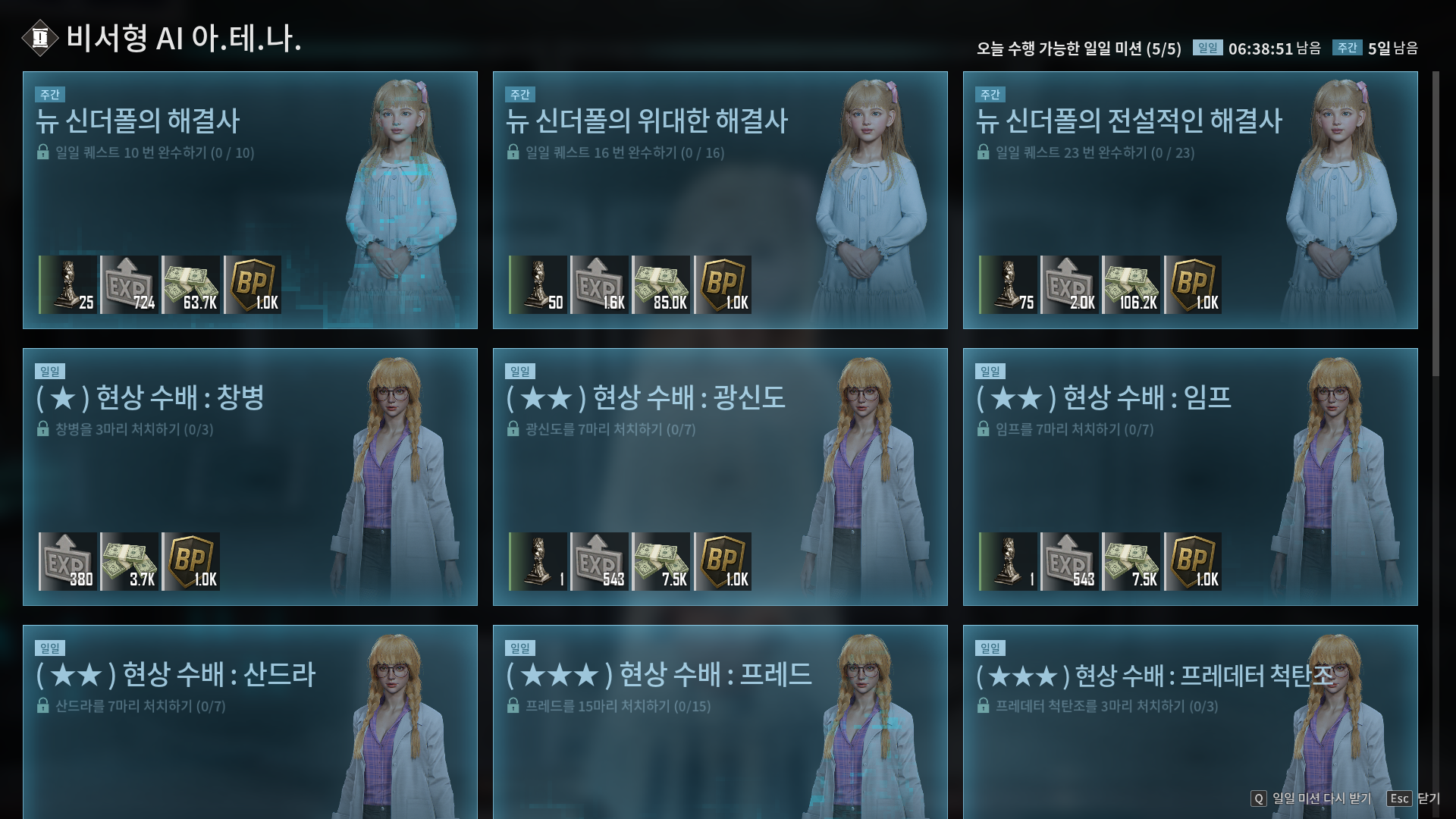Screen dimensions: 1456x819
Task: Select the 일일 badge on the 산드라 card
Action: (50, 648)
